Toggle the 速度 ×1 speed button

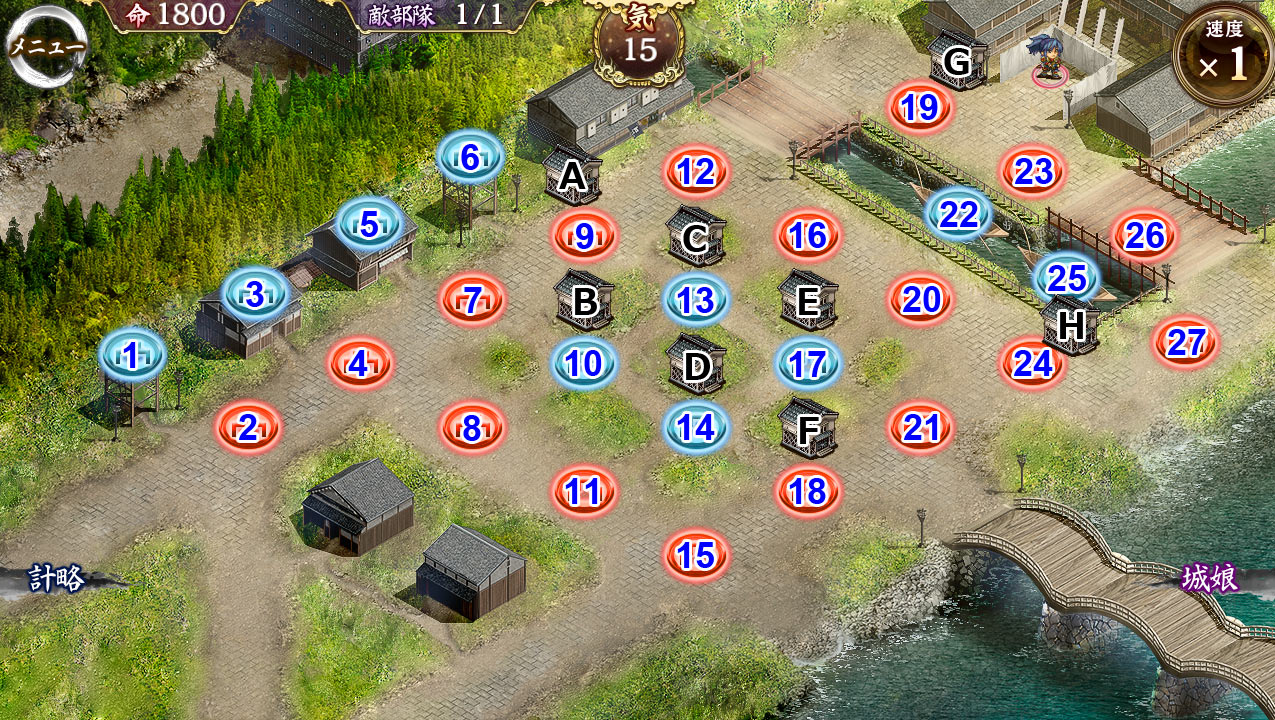click(1223, 55)
